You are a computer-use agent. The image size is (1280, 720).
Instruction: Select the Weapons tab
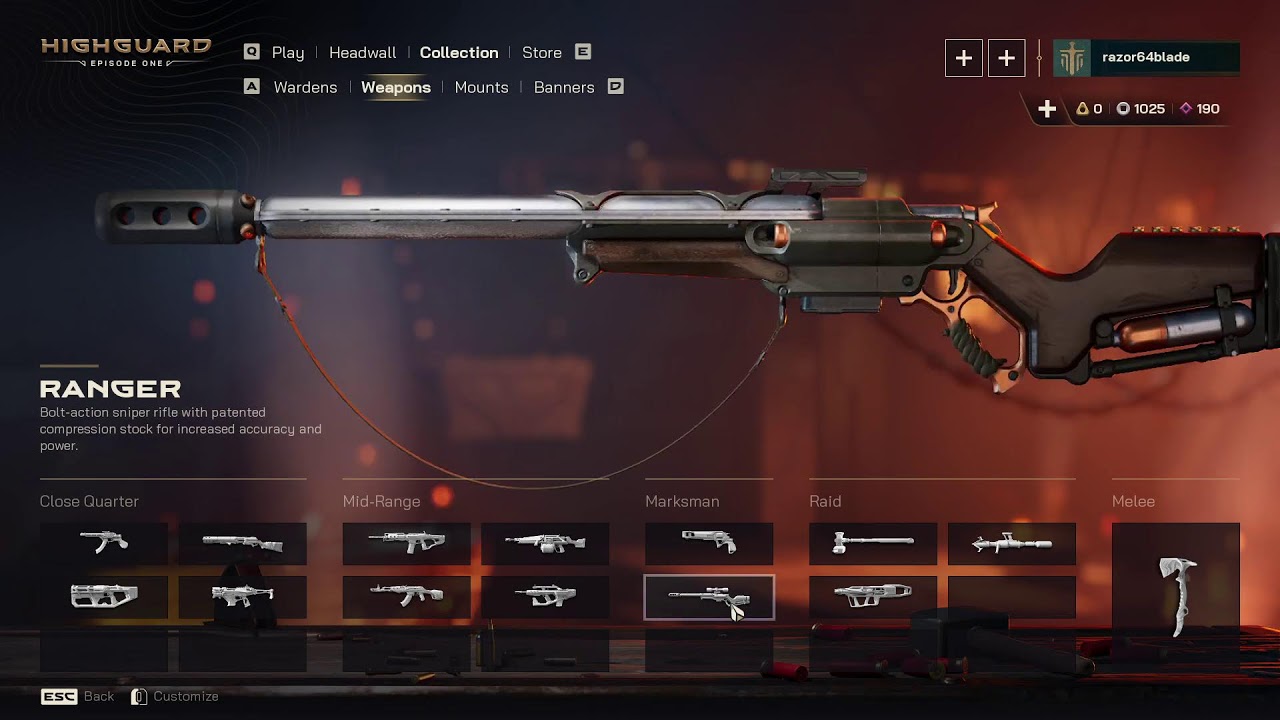tap(396, 88)
